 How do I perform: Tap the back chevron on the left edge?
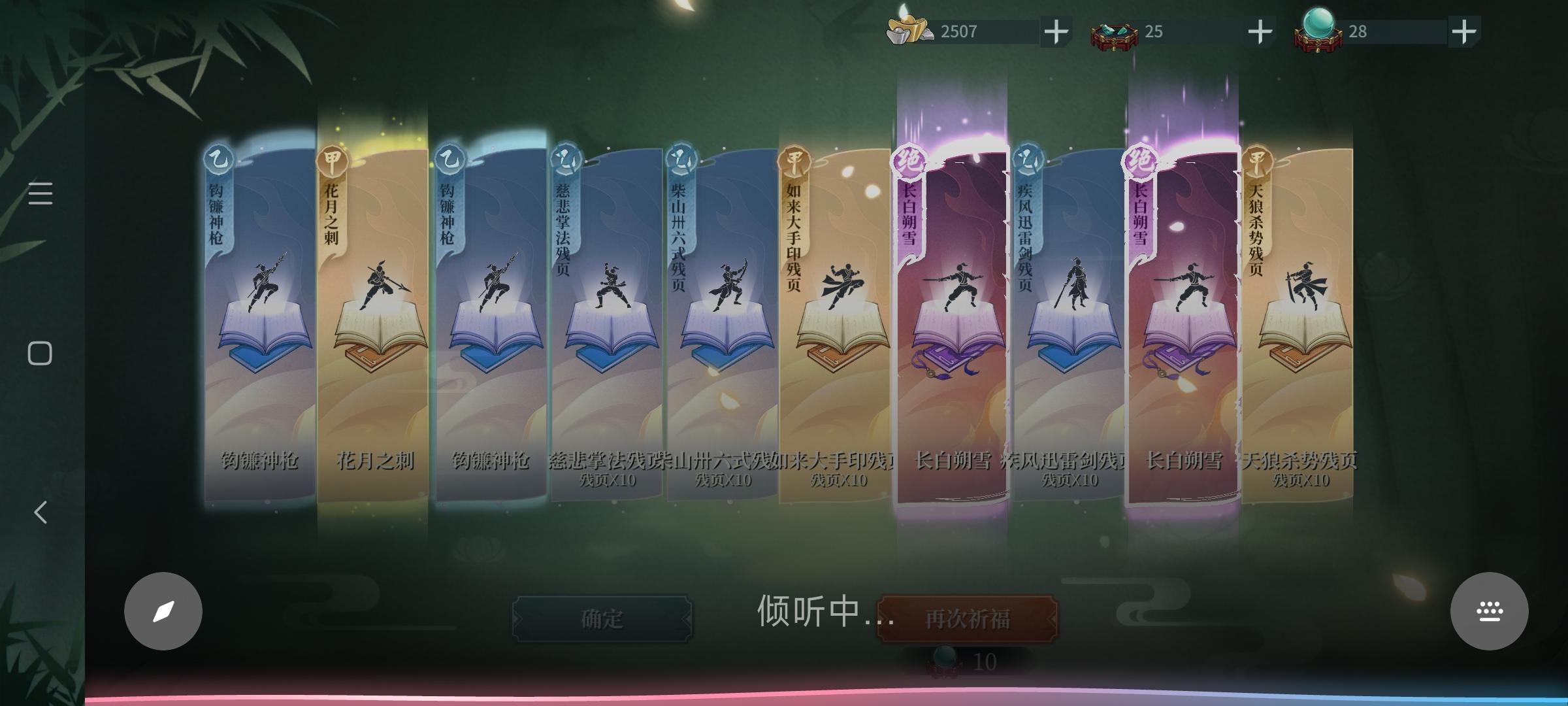click(x=41, y=513)
